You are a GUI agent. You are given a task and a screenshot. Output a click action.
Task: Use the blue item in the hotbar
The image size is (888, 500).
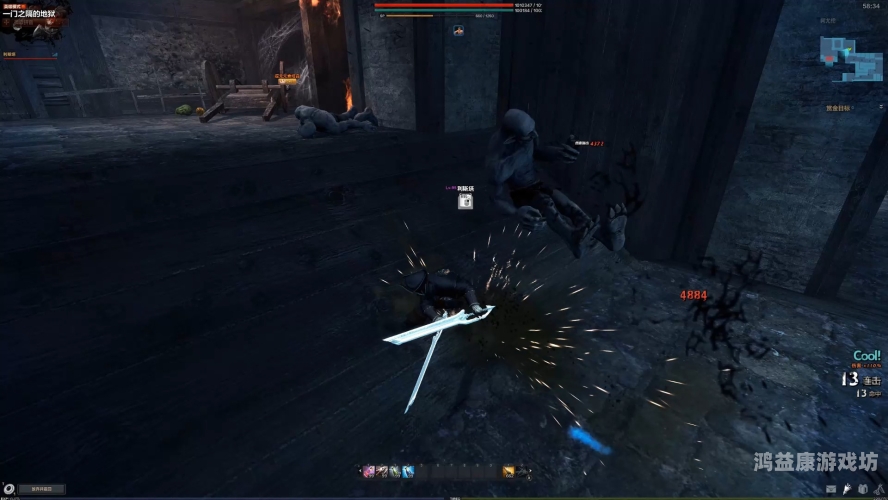click(x=407, y=471)
